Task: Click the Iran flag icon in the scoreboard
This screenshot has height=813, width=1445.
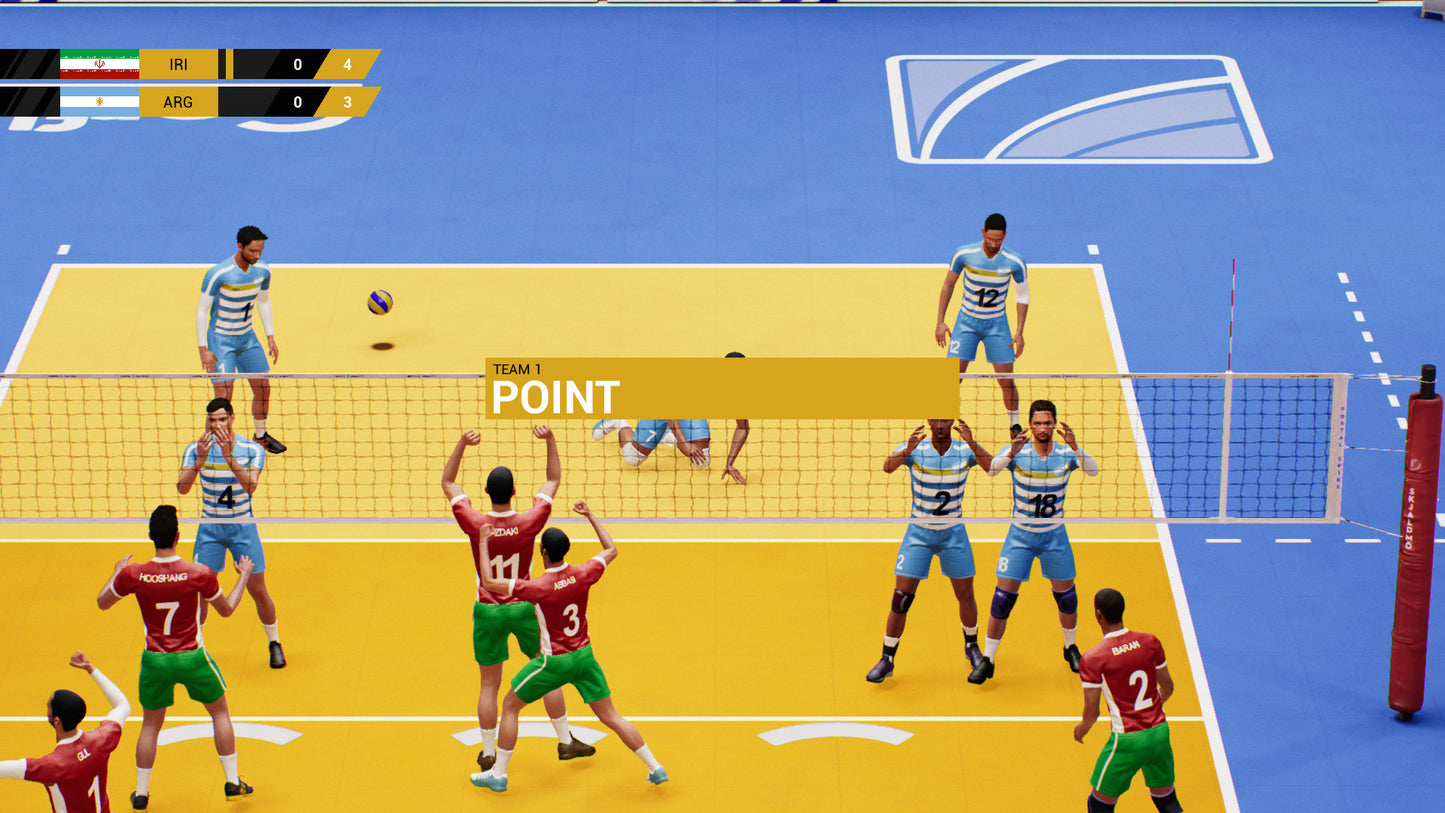Action: (98, 62)
